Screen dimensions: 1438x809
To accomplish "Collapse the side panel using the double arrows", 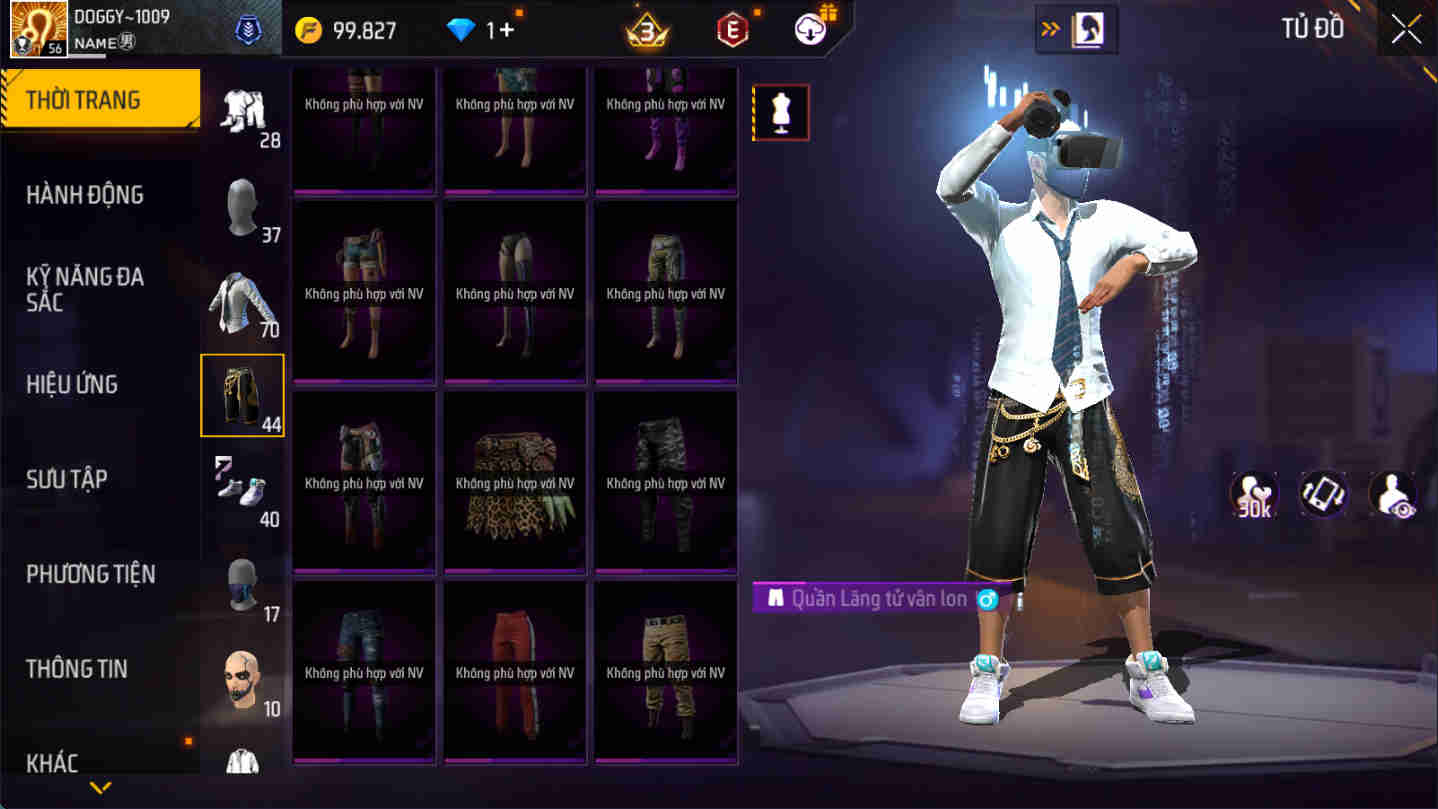I will click(x=1051, y=29).
